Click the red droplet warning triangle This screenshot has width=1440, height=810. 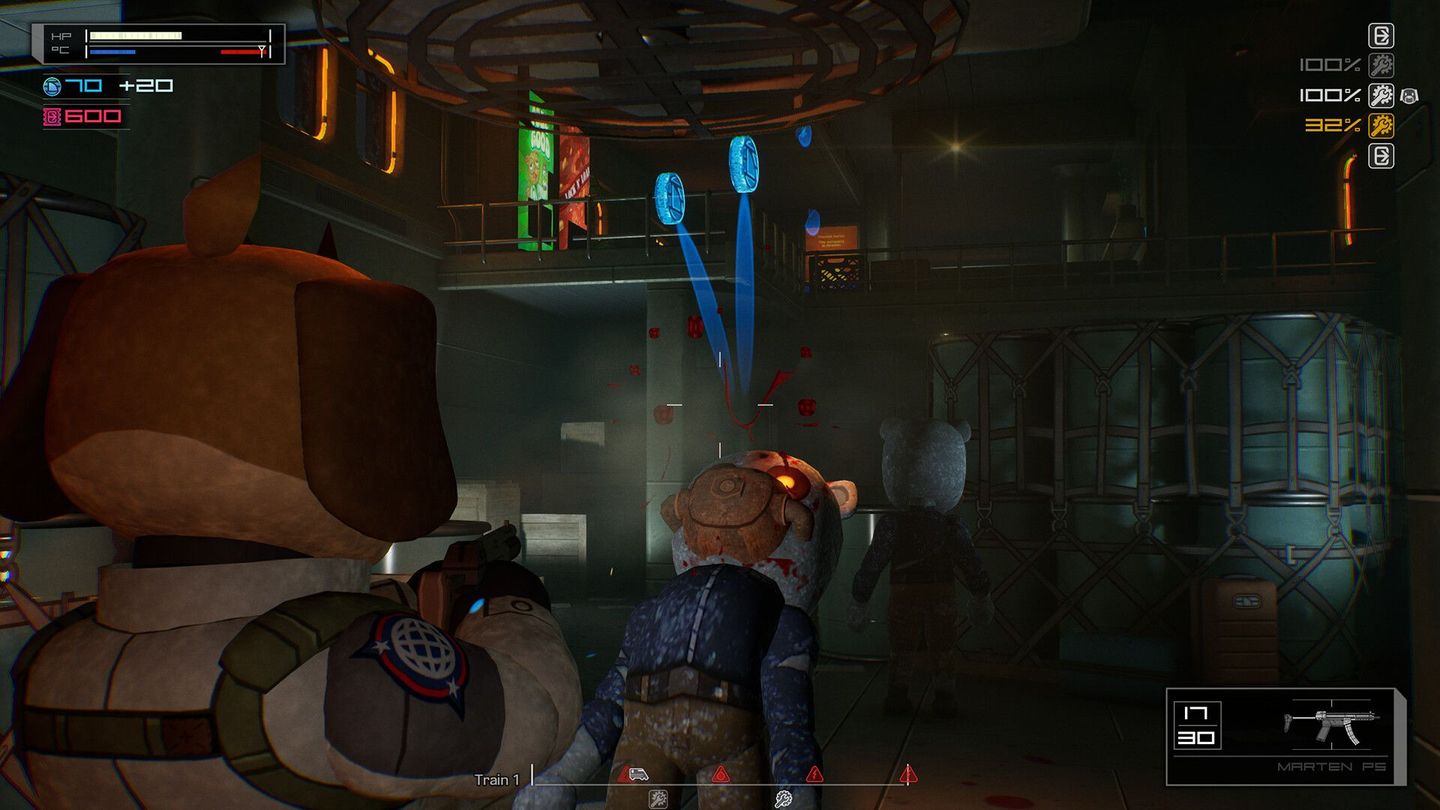click(721, 775)
